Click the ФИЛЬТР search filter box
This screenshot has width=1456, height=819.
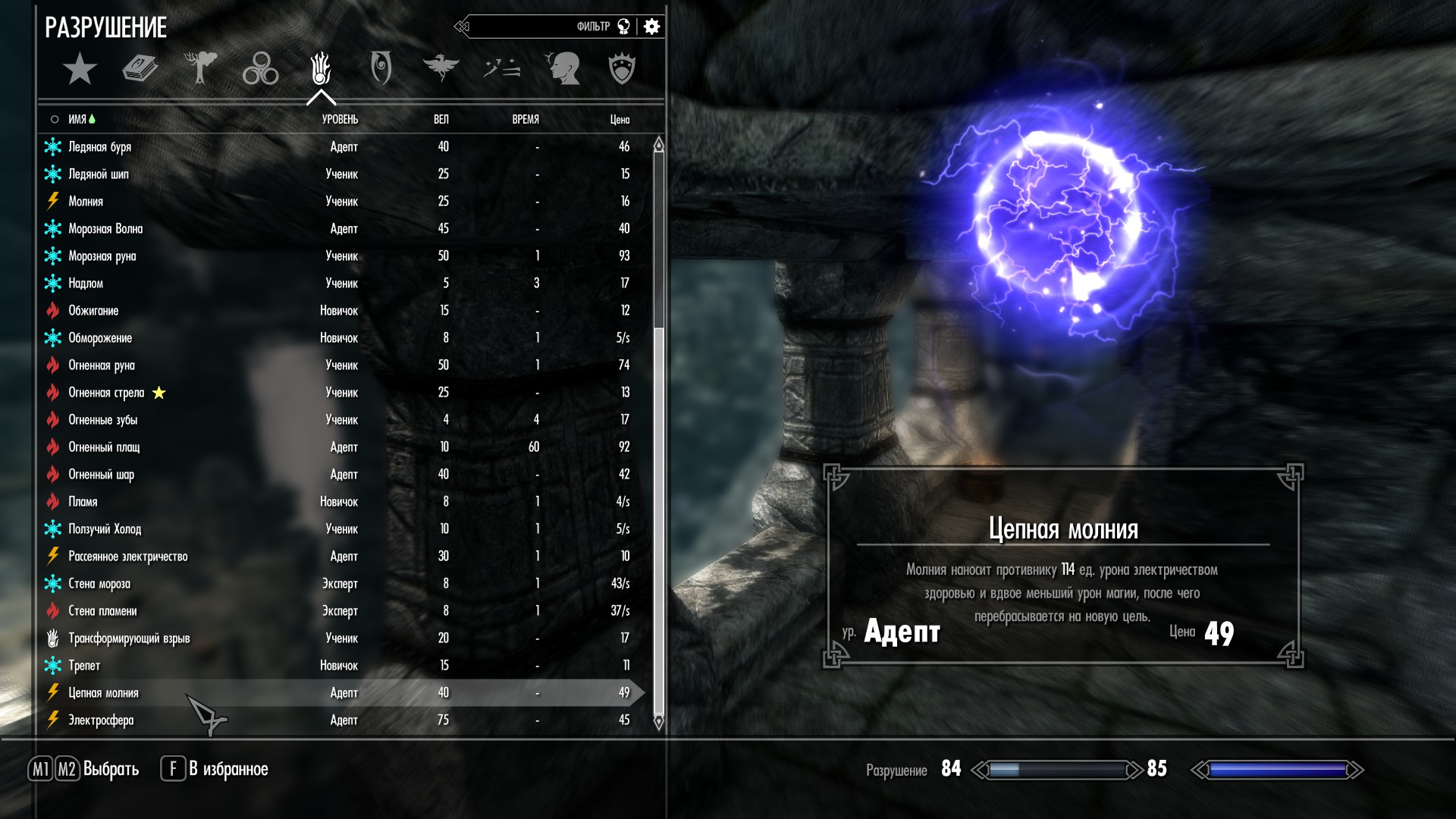546,27
